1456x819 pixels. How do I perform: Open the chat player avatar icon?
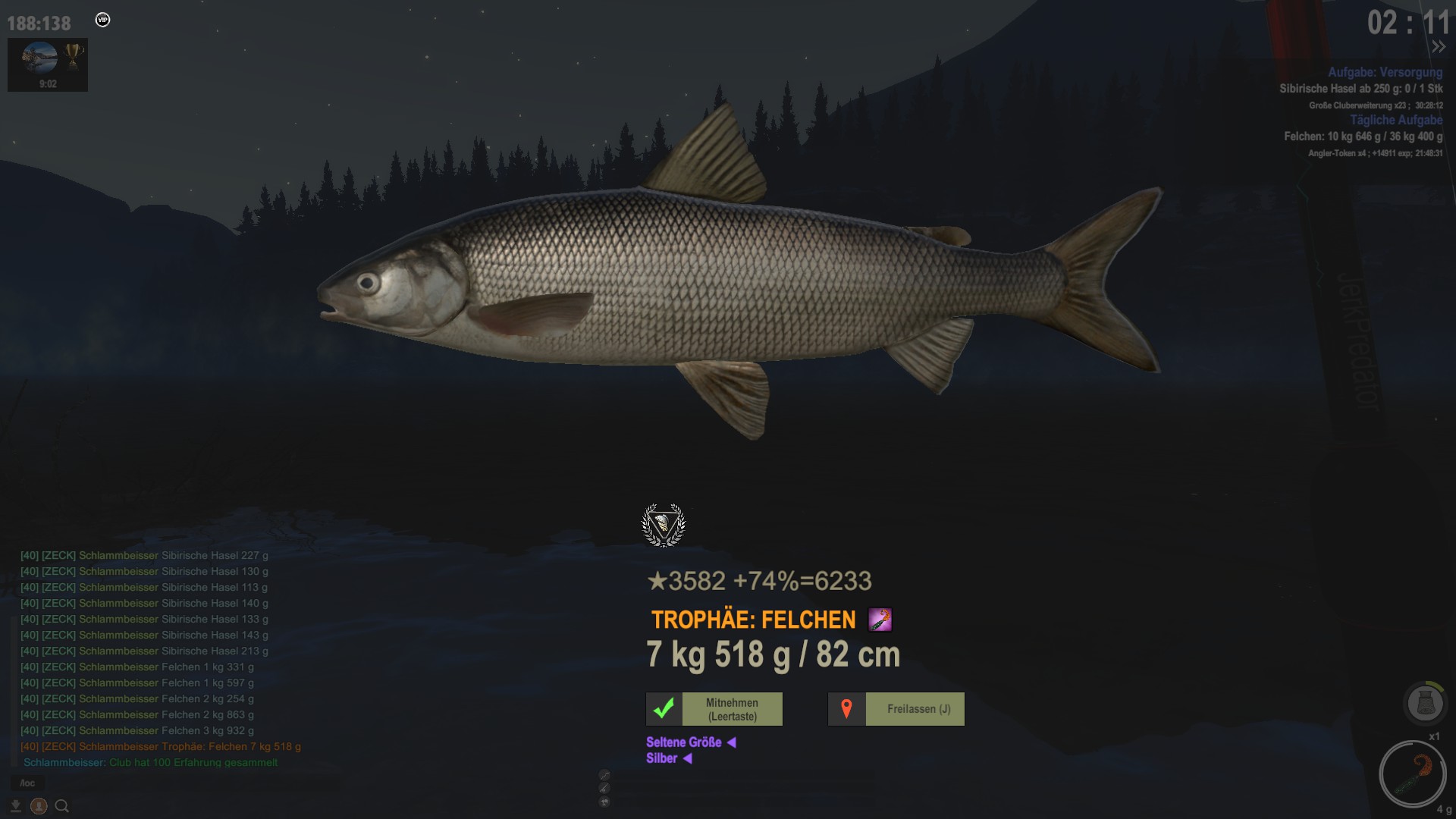39,806
